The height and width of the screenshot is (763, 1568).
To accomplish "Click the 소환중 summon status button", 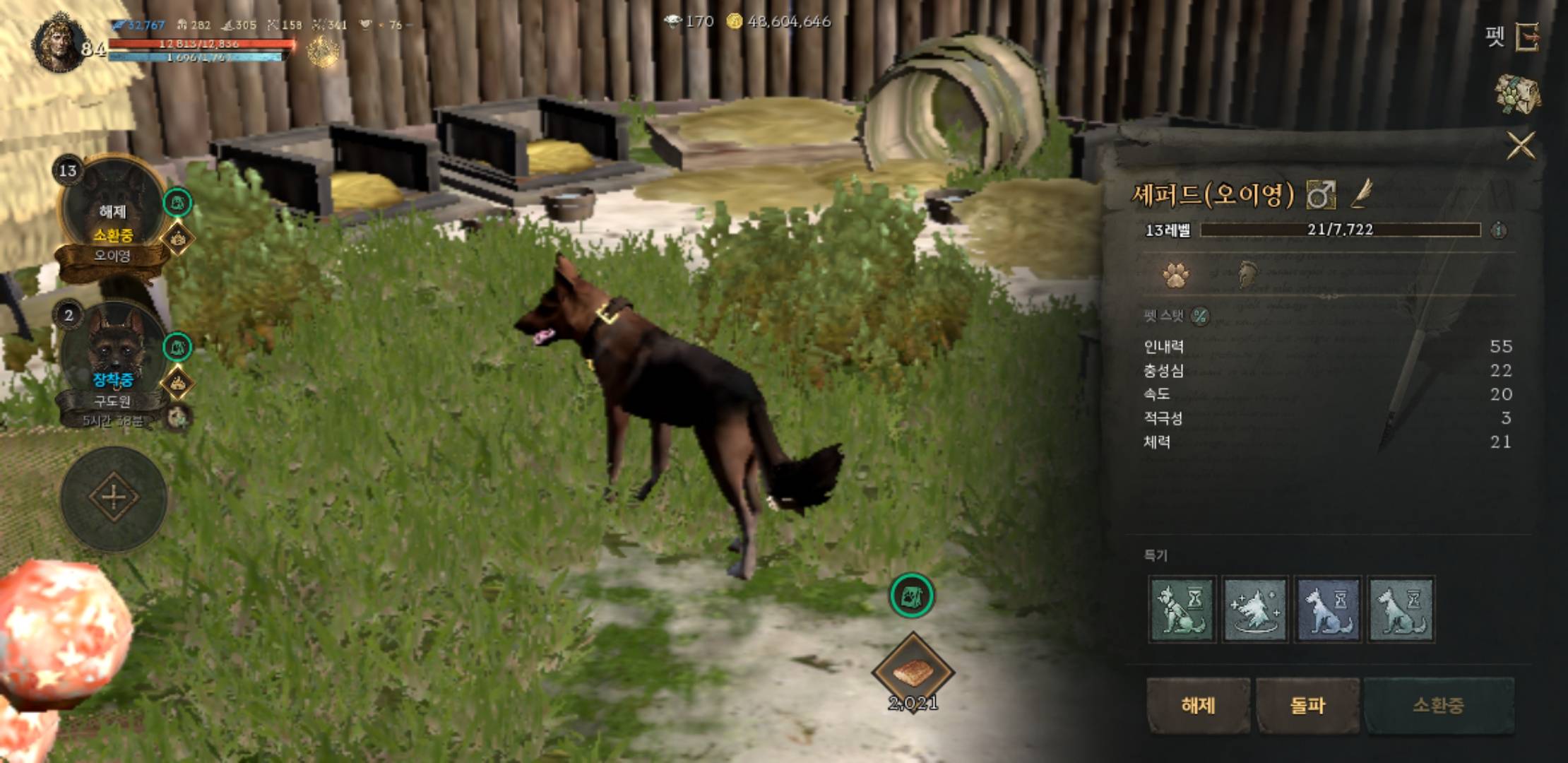I will coord(1438,705).
